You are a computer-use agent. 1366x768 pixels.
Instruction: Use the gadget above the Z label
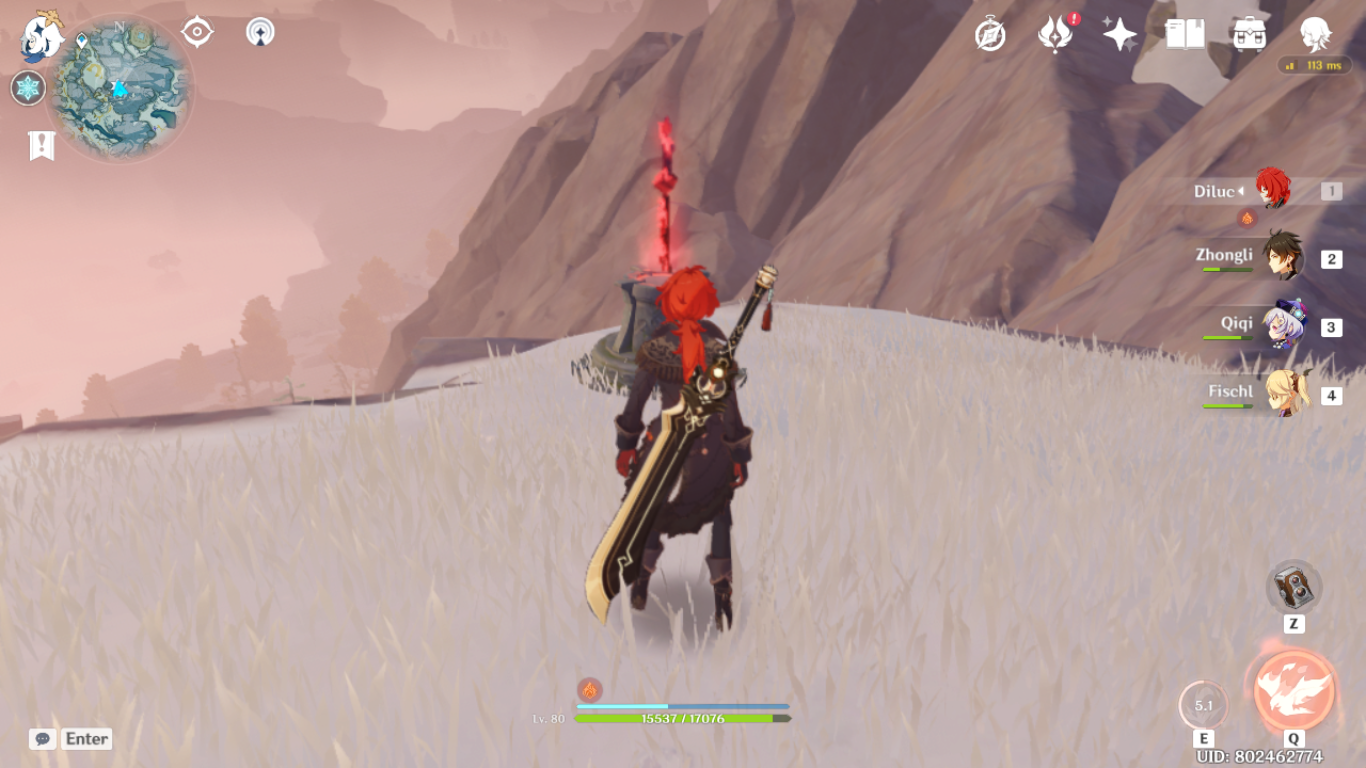1294,587
